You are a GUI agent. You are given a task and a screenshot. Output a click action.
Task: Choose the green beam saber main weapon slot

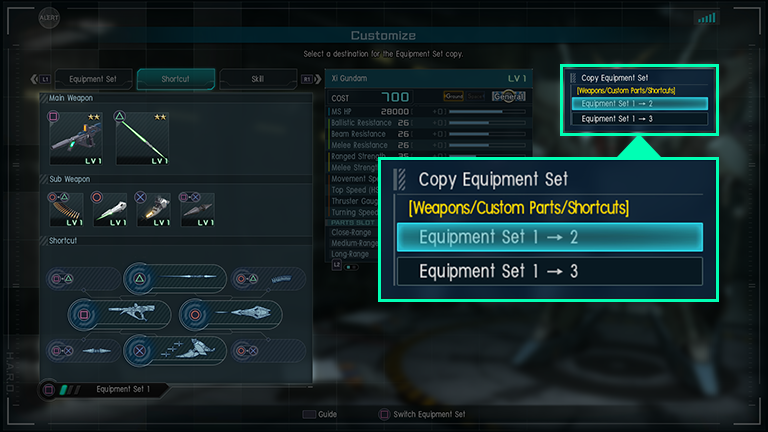140,137
